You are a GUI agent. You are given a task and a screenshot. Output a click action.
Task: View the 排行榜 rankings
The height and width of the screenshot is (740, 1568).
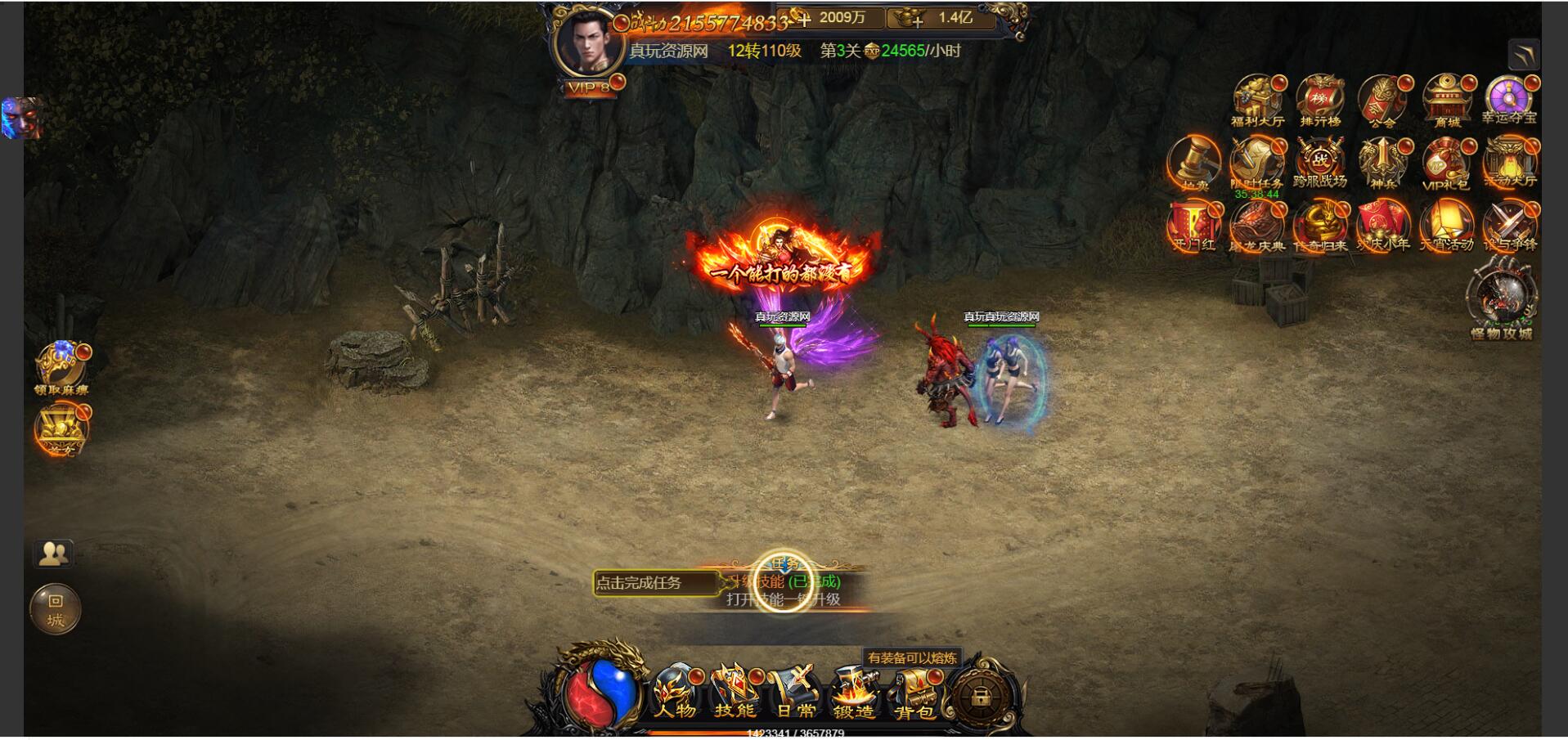(x=1319, y=101)
